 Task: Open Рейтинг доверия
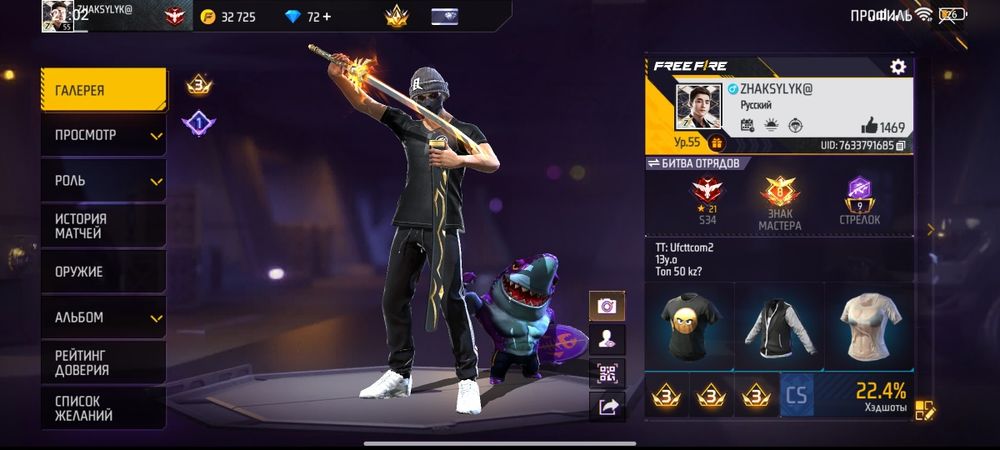tap(103, 362)
